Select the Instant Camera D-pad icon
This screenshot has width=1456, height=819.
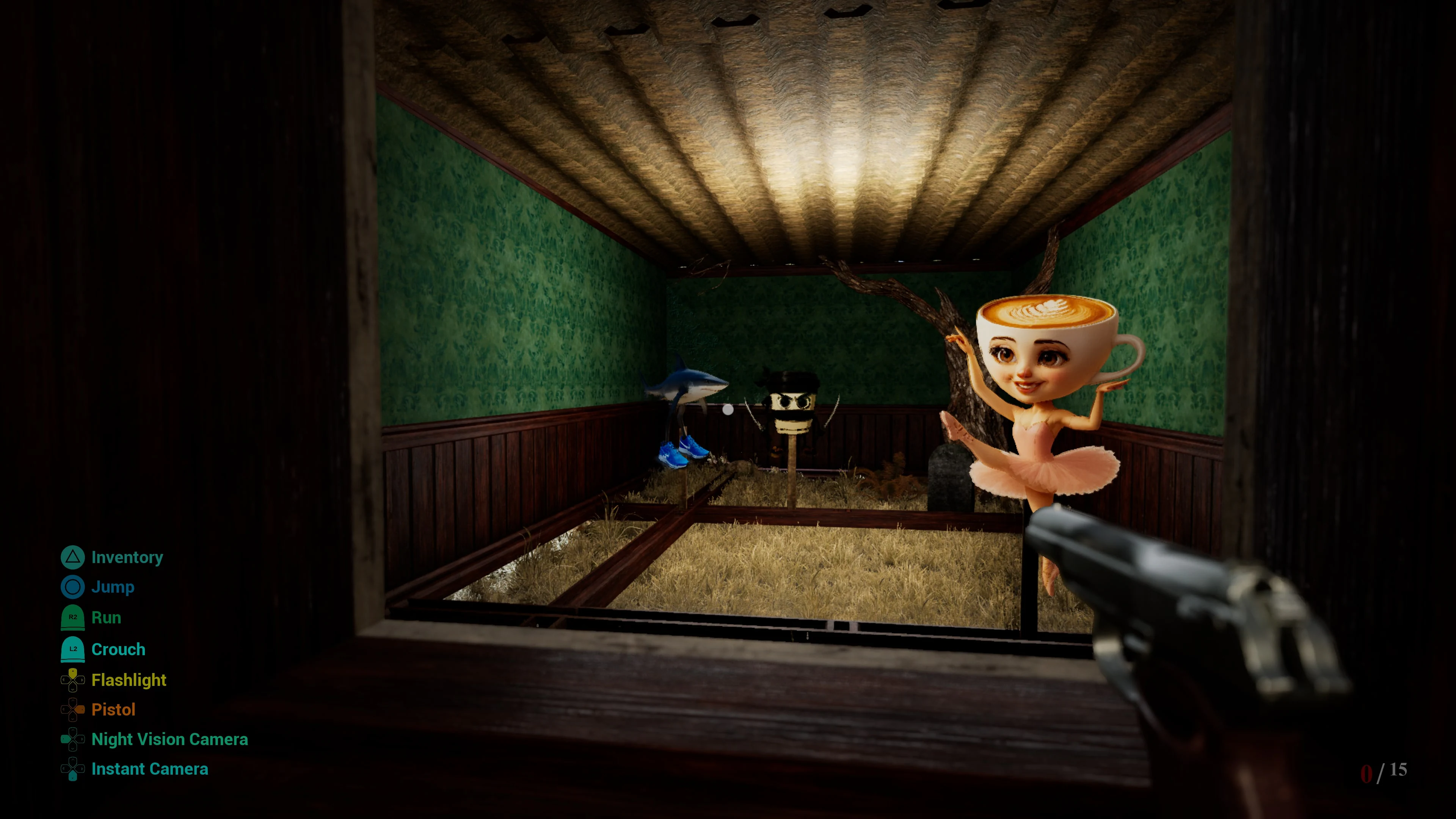(72, 769)
